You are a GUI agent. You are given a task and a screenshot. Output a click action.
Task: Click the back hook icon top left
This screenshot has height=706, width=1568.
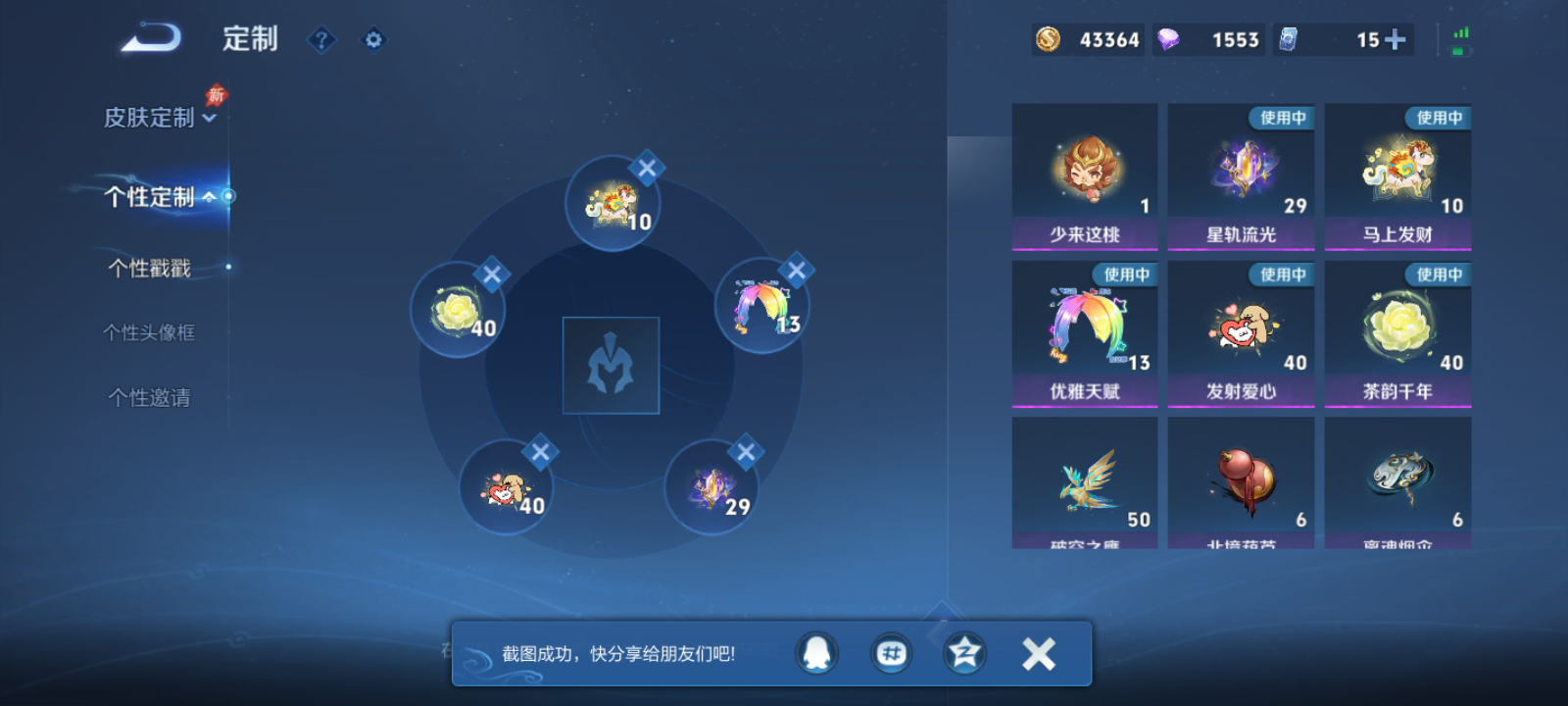[152, 37]
